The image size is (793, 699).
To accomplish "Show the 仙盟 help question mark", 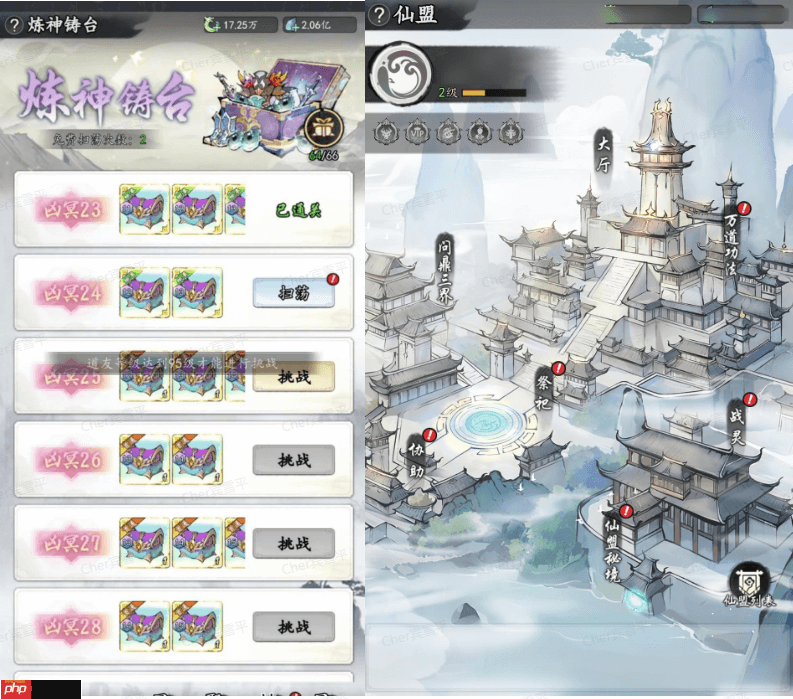I will tap(380, 15).
